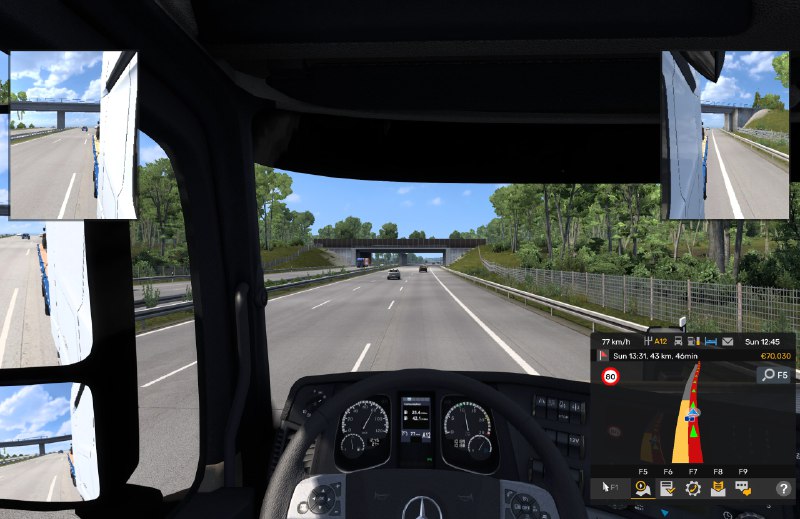Zoom the route advisor map with magnifier
The width and height of the screenshot is (800, 519).
[773, 375]
